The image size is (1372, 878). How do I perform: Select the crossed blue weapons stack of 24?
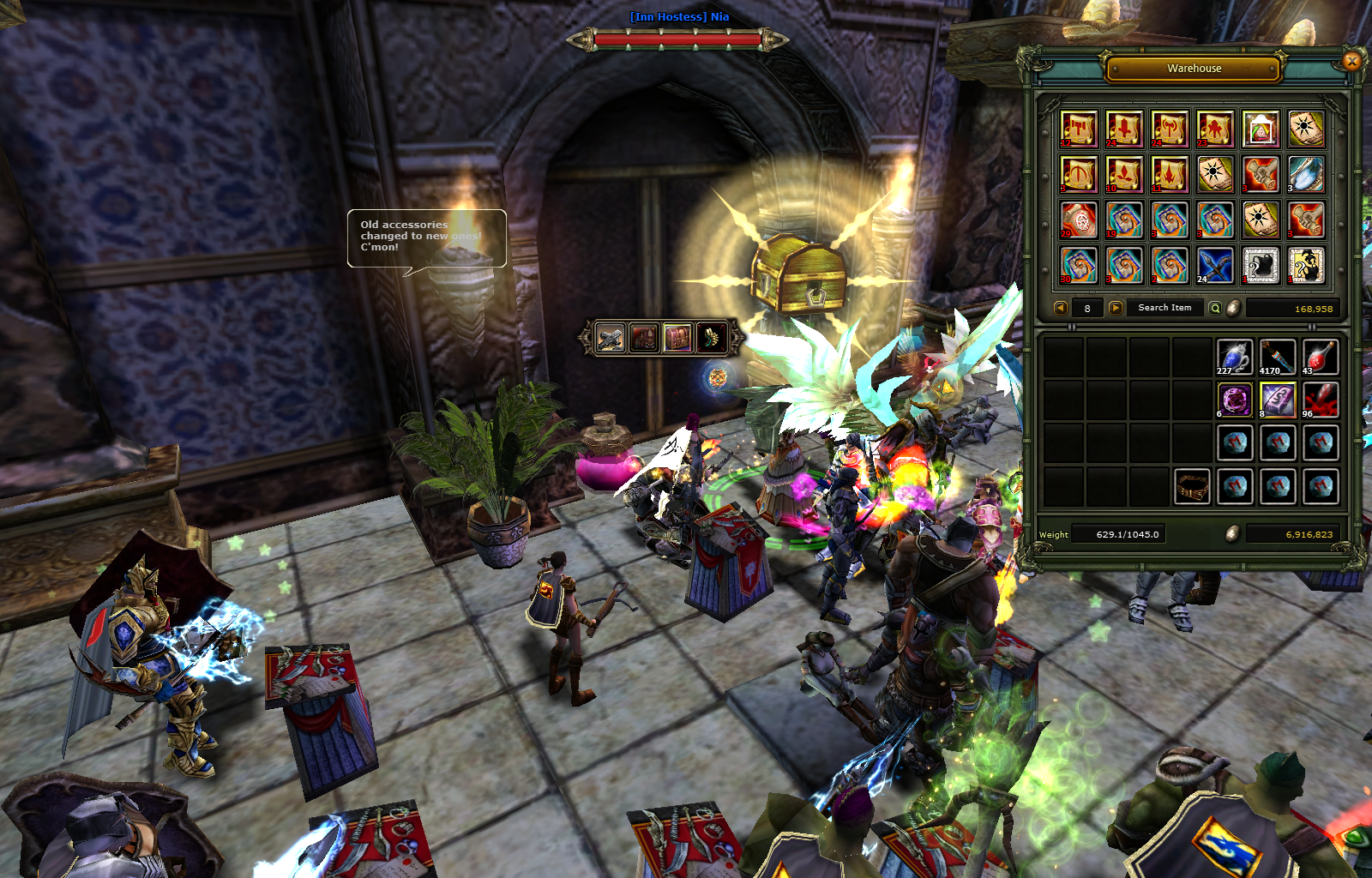(1215, 265)
